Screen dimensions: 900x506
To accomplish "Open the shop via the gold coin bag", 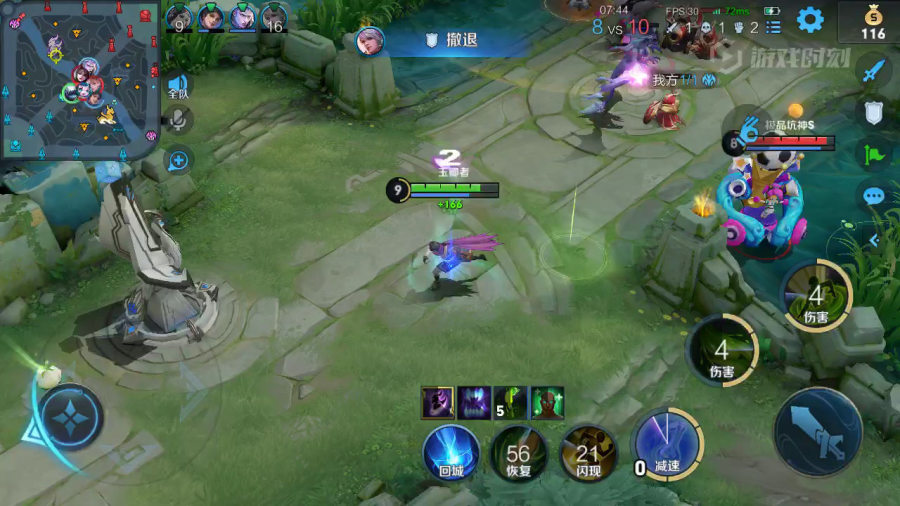I will (x=873, y=22).
